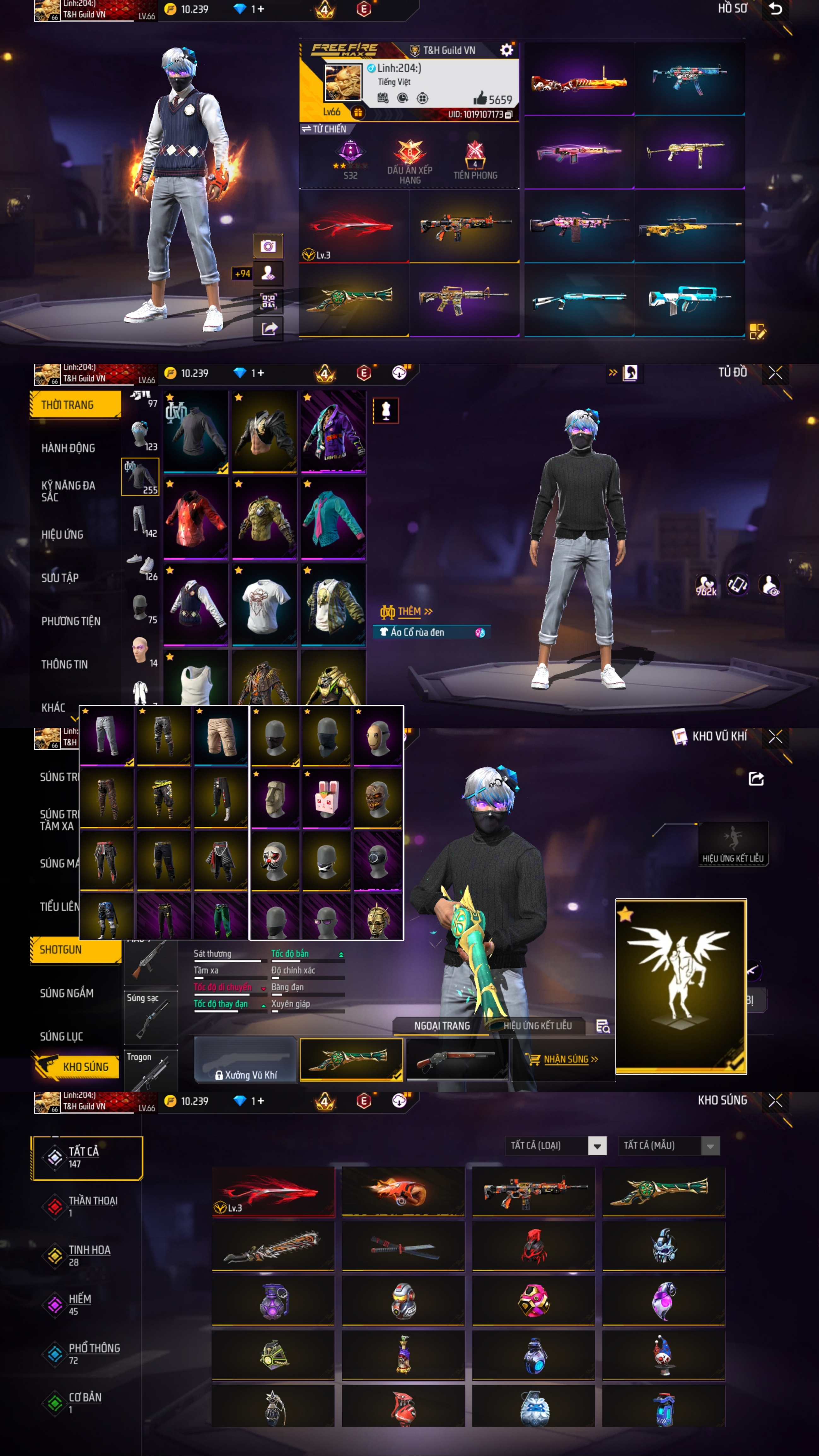Close the Kho Vũ Khí panel
819x1456 pixels.
tap(775, 736)
